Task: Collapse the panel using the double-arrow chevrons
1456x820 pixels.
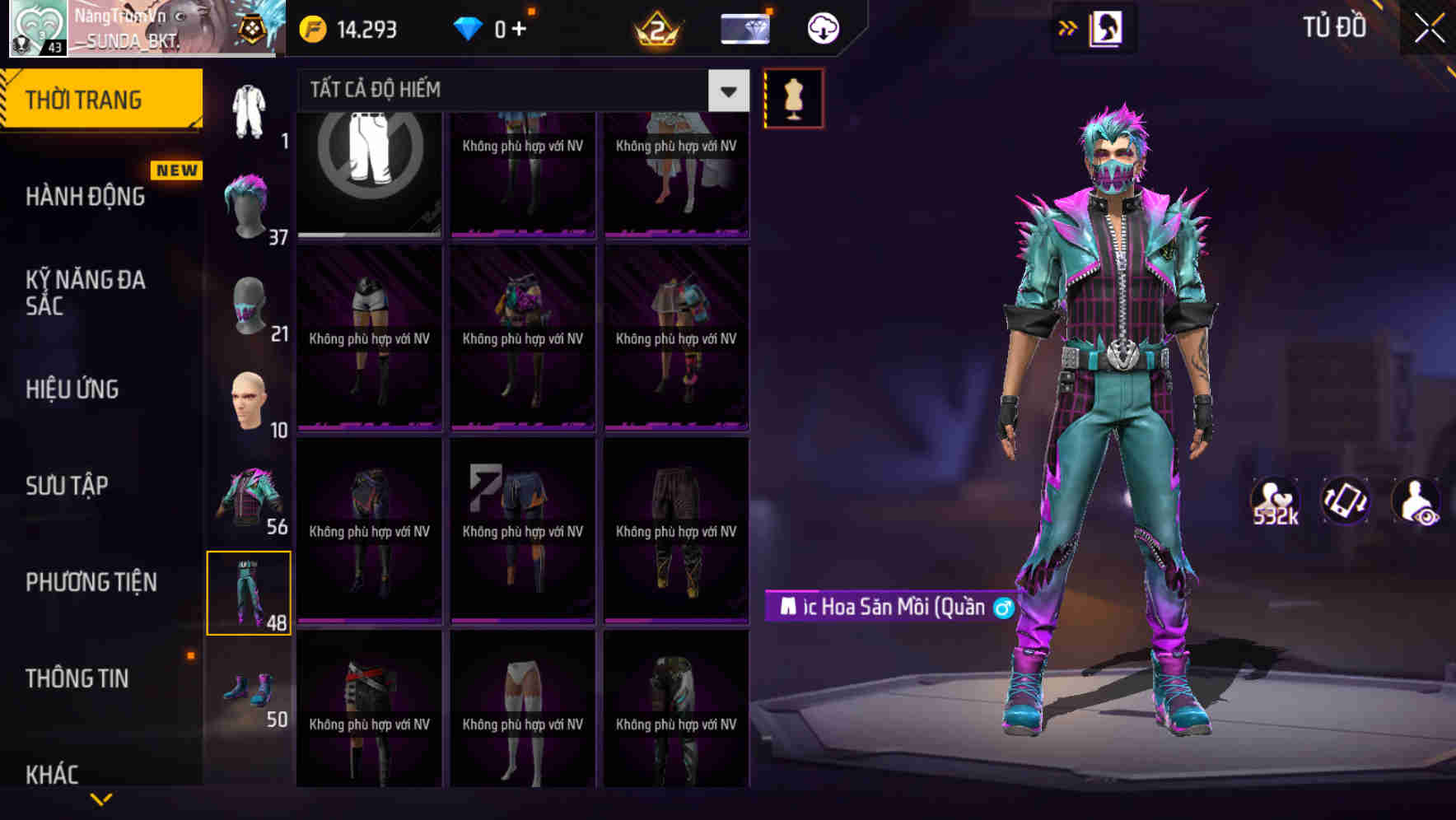Action: tap(1066, 27)
